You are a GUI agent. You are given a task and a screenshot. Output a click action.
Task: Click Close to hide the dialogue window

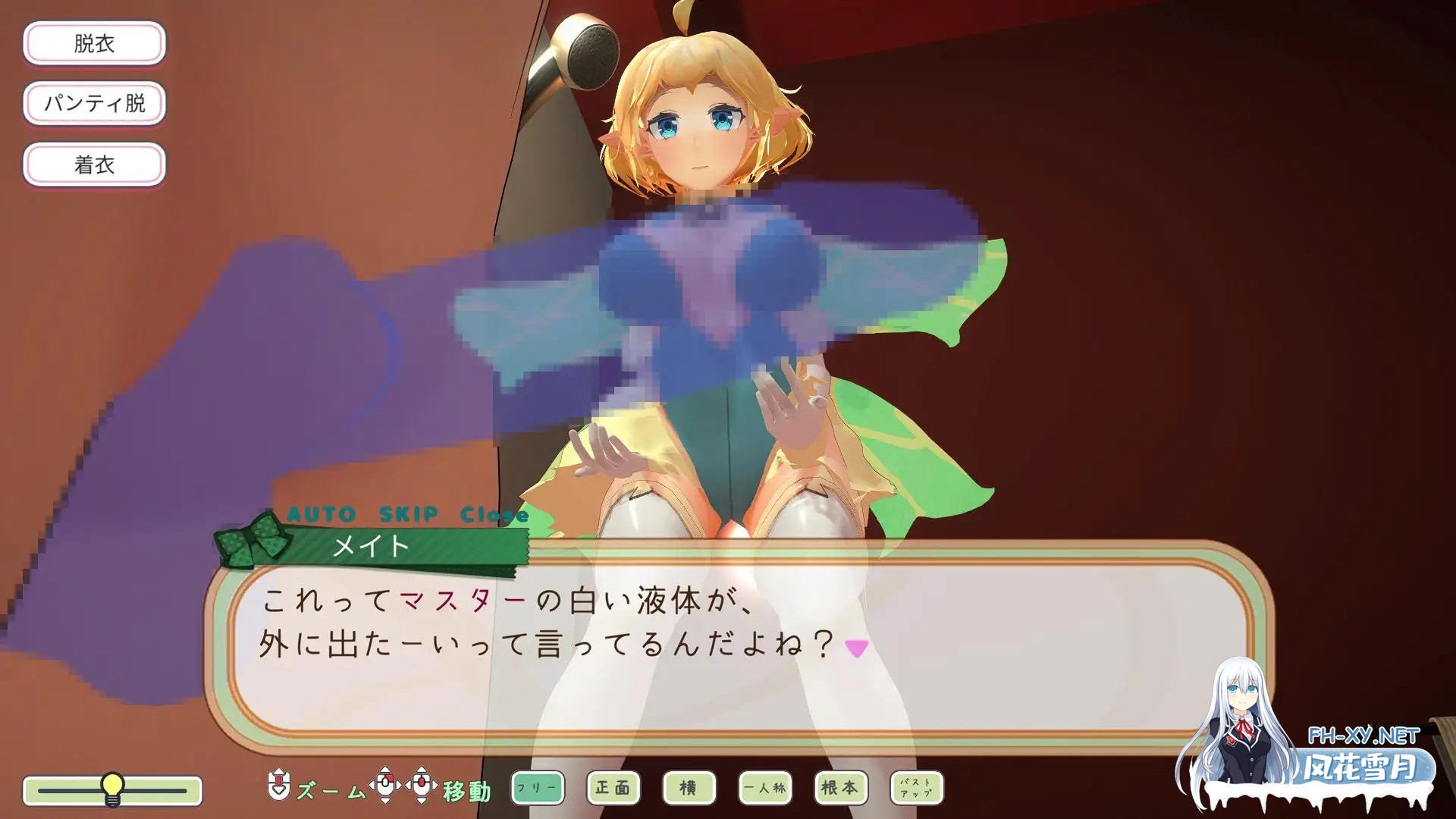click(x=494, y=513)
